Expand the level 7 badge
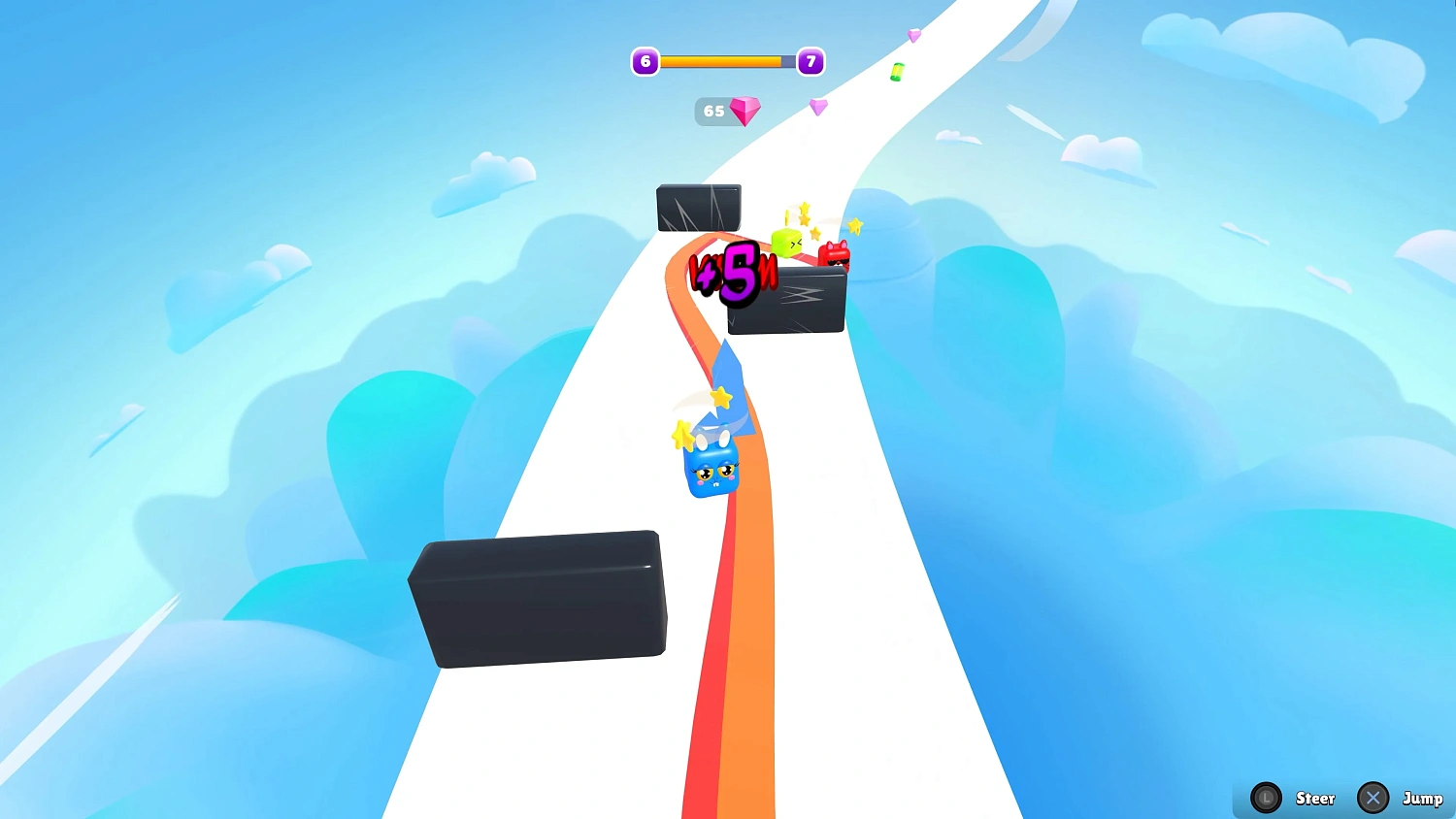This screenshot has height=819, width=1456. point(811,62)
